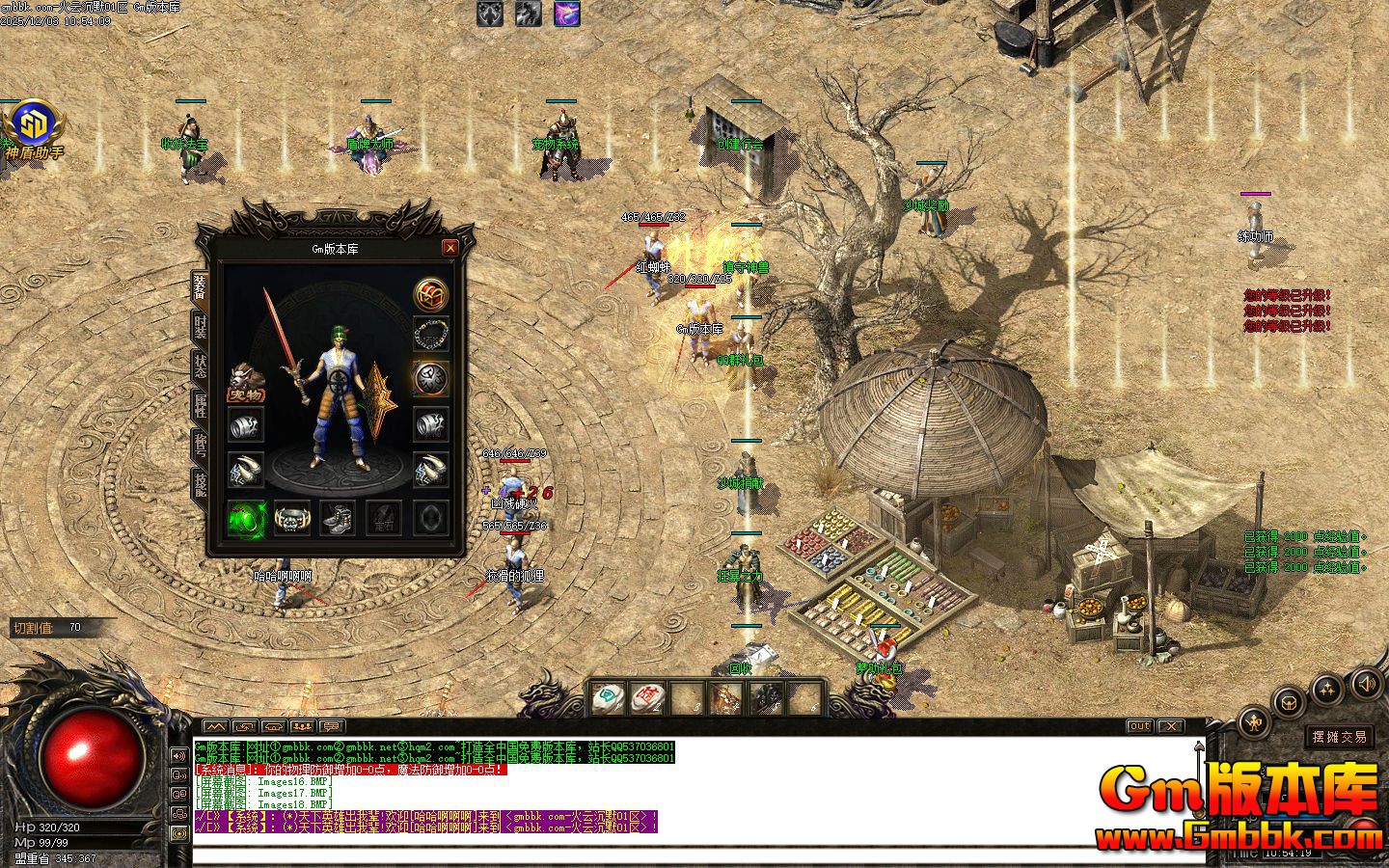The image size is (1389, 868).
Task: Click the chat text input line
Action: (x=675, y=854)
